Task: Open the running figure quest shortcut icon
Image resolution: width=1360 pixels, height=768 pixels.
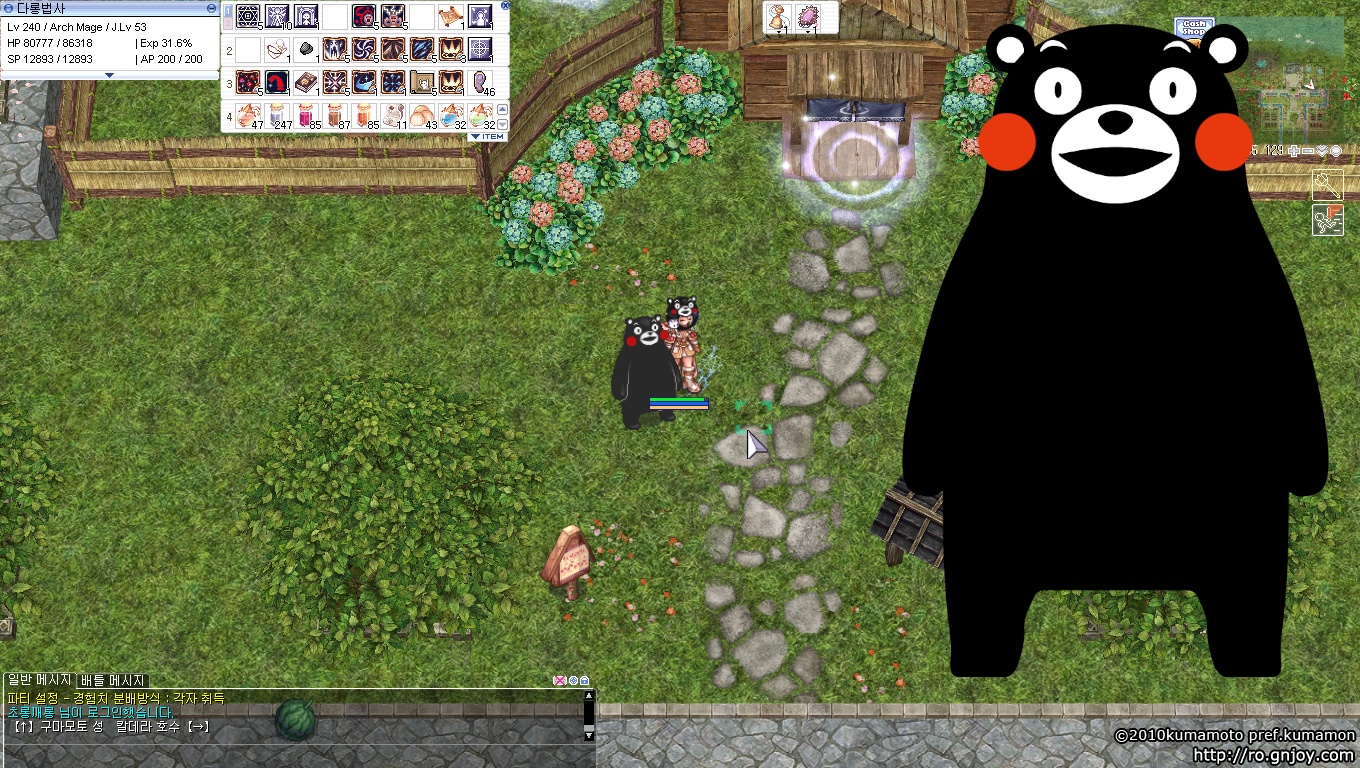Action: click(x=1327, y=220)
